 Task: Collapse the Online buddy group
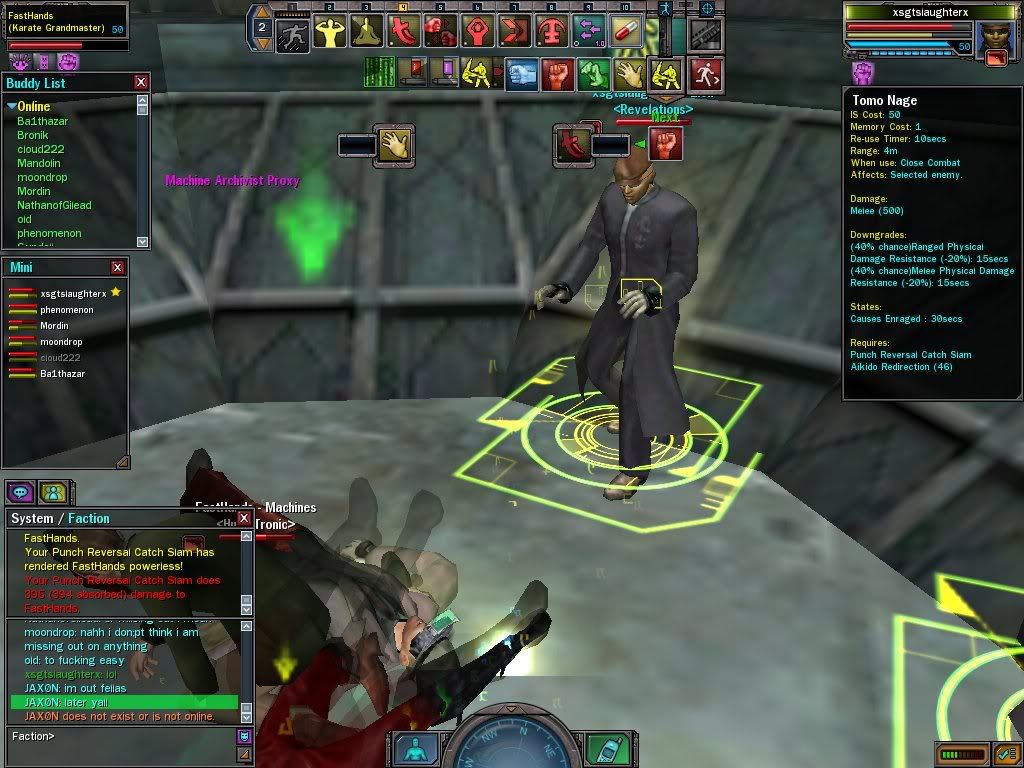12,106
